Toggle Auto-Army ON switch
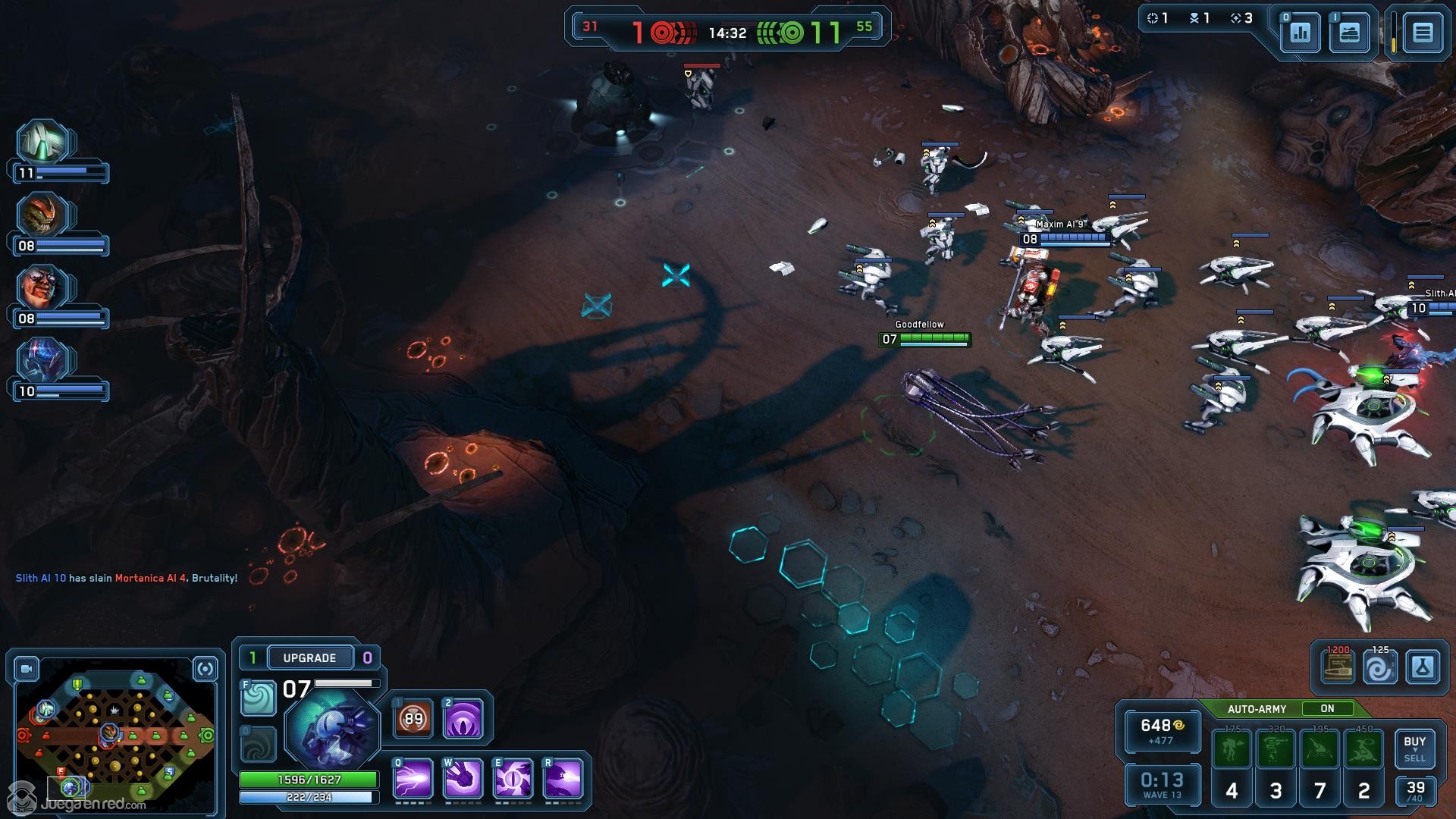Viewport: 1456px width, 819px height. point(1327,708)
